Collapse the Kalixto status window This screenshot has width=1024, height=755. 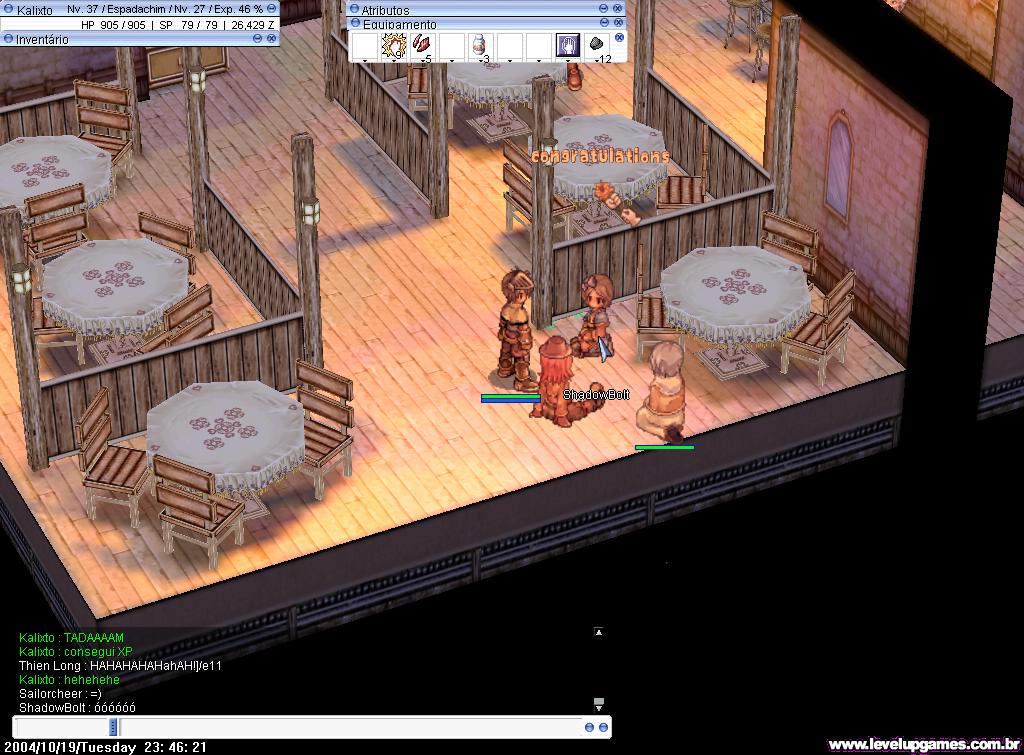point(272,8)
